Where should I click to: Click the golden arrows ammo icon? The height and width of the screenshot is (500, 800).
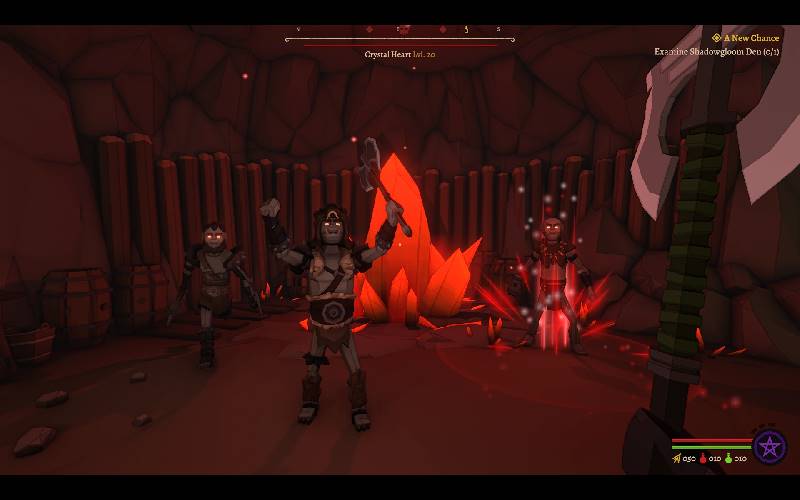[677, 459]
